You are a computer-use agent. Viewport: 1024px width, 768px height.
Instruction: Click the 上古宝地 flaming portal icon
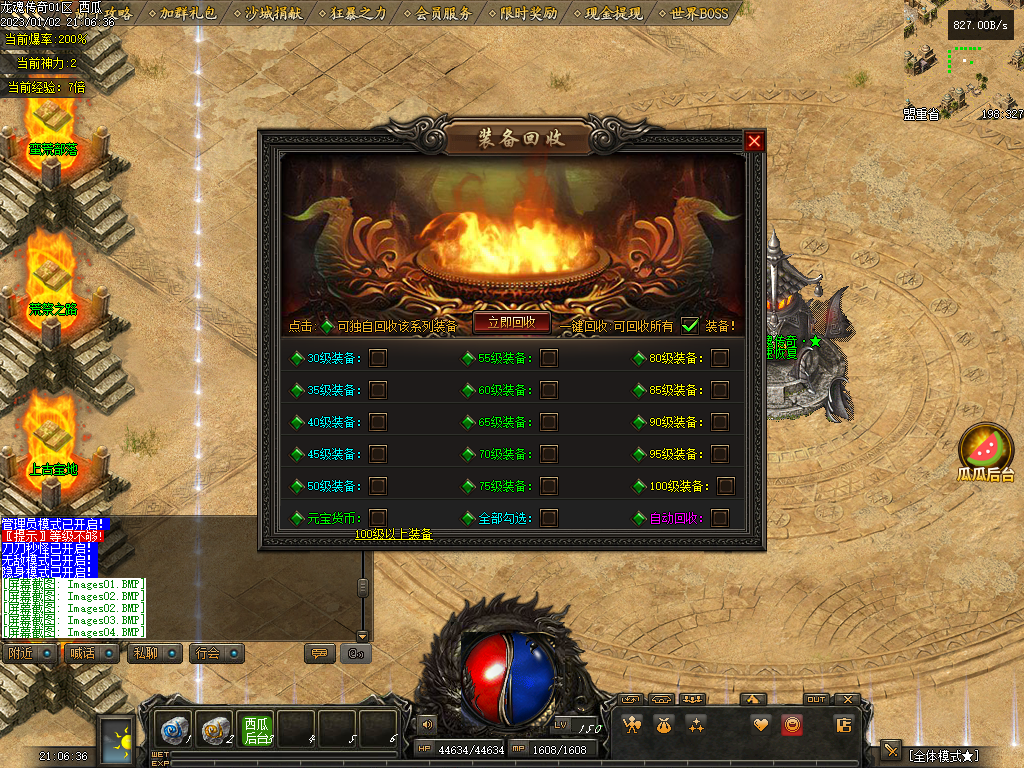(52, 440)
